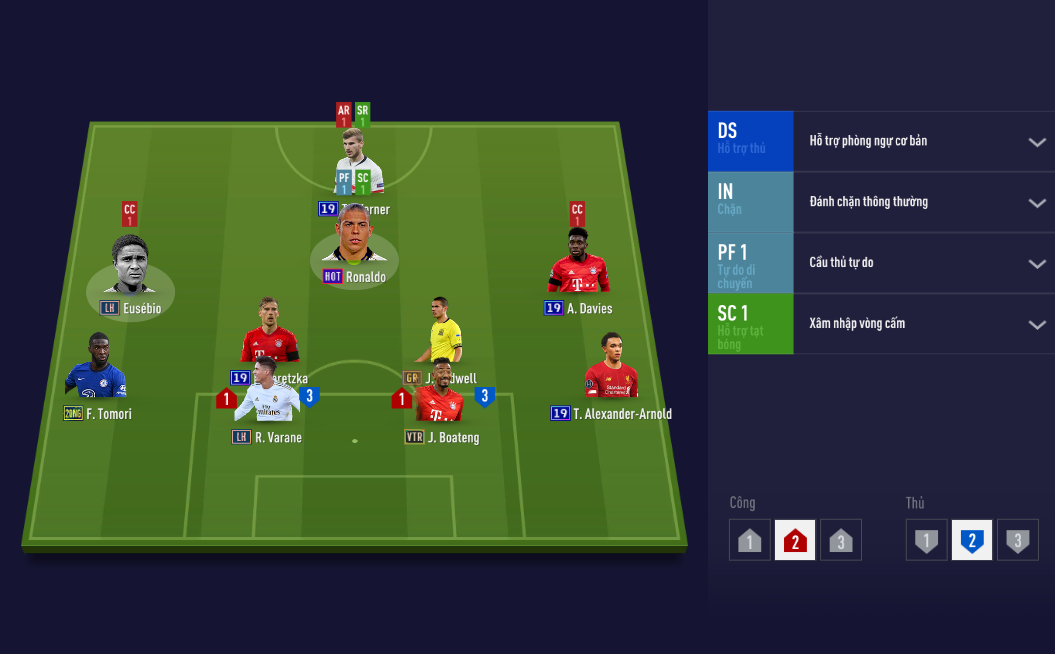
Task: Expand the IN Chặn dropdown
Action: pyautogui.click(x=1037, y=203)
